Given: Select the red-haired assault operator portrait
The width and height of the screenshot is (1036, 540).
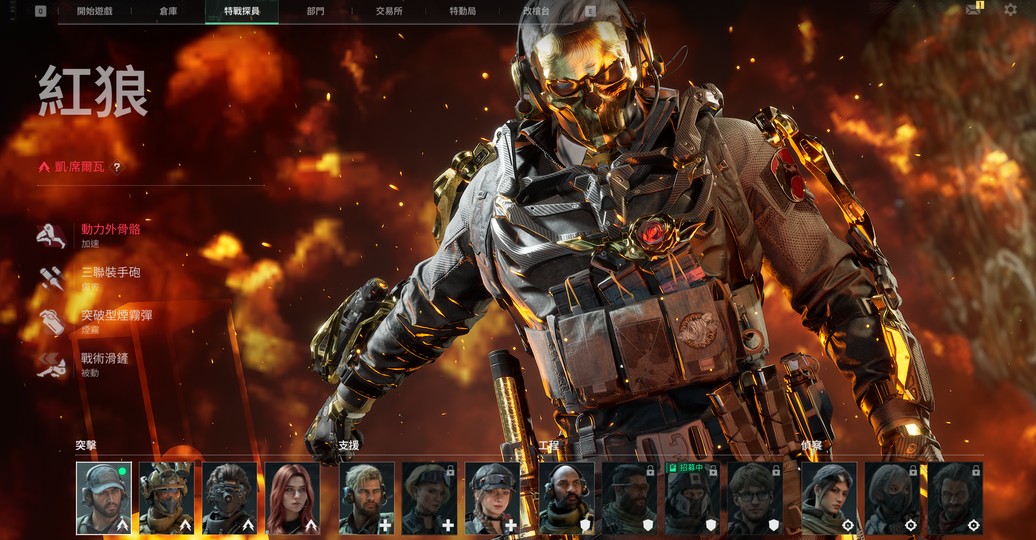Looking at the screenshot, I should point(292,498).
